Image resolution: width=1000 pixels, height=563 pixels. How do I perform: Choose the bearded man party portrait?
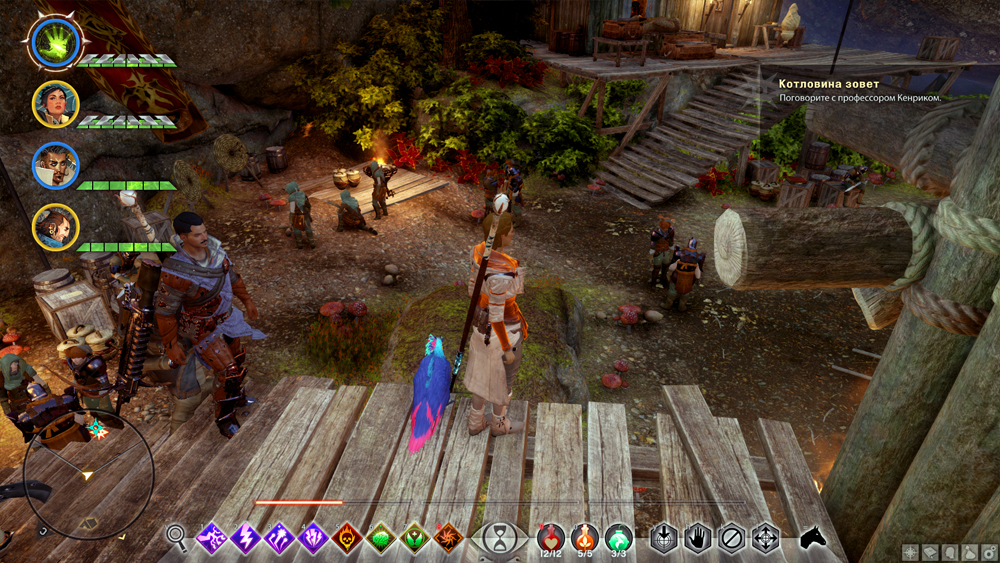[54, 226]
